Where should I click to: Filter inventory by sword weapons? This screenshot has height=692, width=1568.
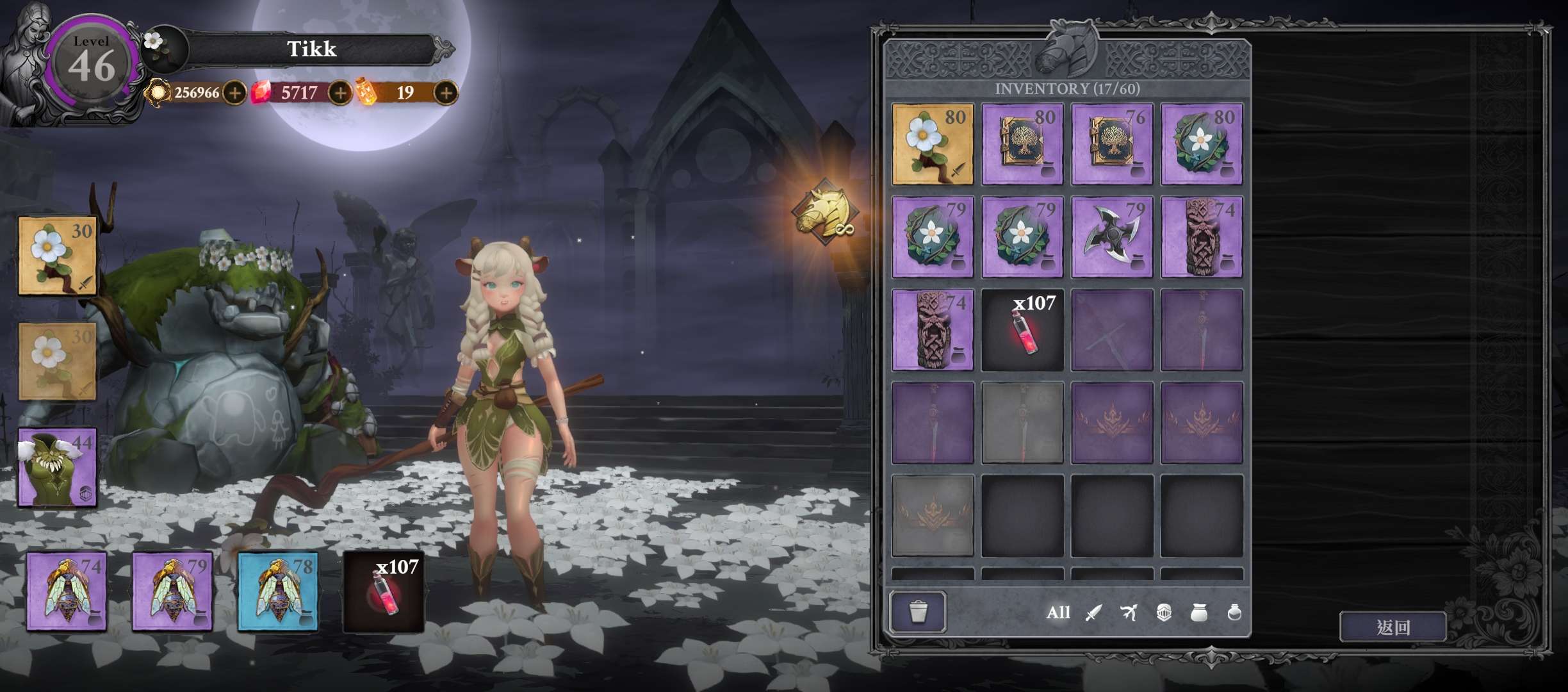point(1093,613)
